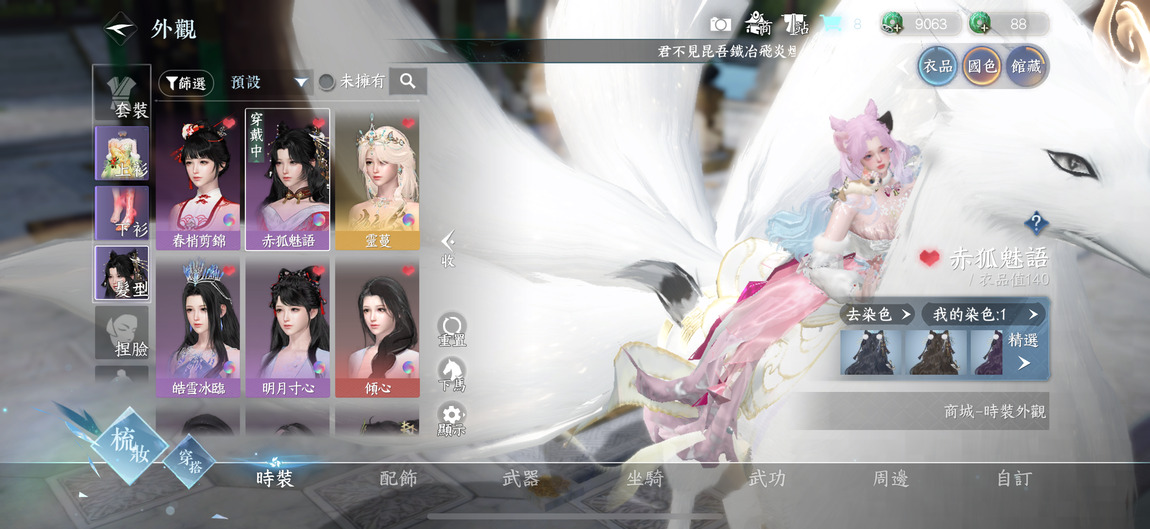Image resolution: width=1150 pixels, height=529 pixels.
Task: Open the 精選 featured dyes
Action: (x=1023, y=351)
